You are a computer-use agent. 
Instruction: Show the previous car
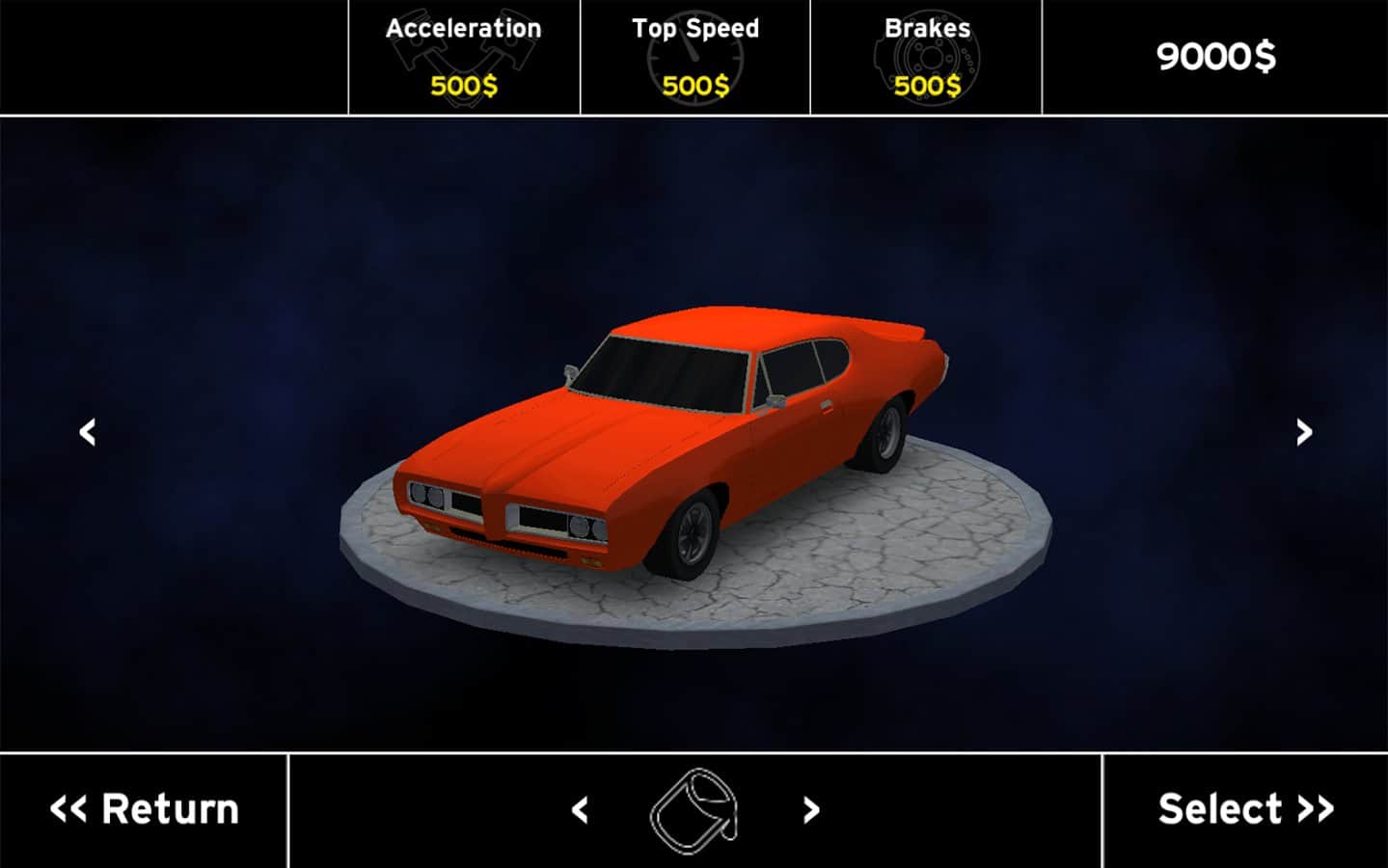[88, 432]
